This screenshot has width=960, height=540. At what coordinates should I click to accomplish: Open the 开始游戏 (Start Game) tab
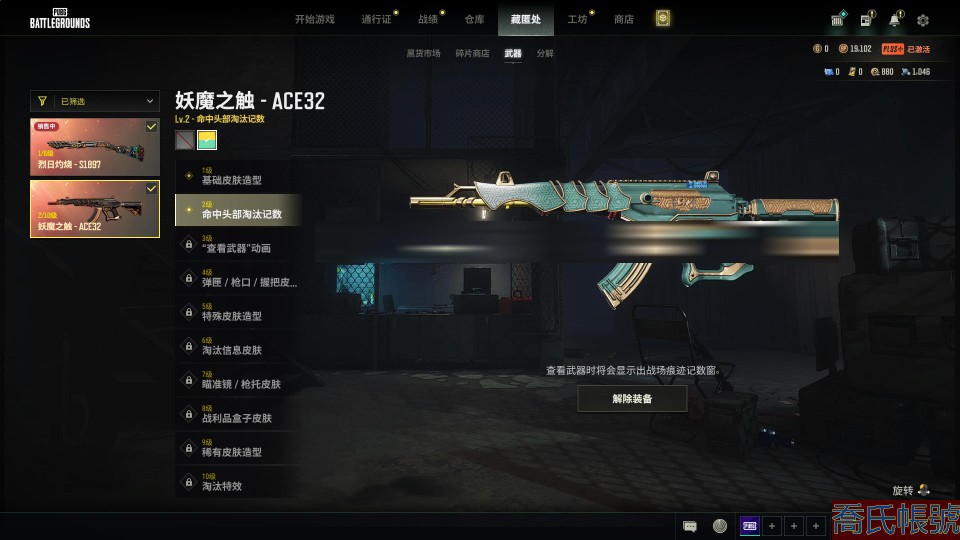coord(314,19)
